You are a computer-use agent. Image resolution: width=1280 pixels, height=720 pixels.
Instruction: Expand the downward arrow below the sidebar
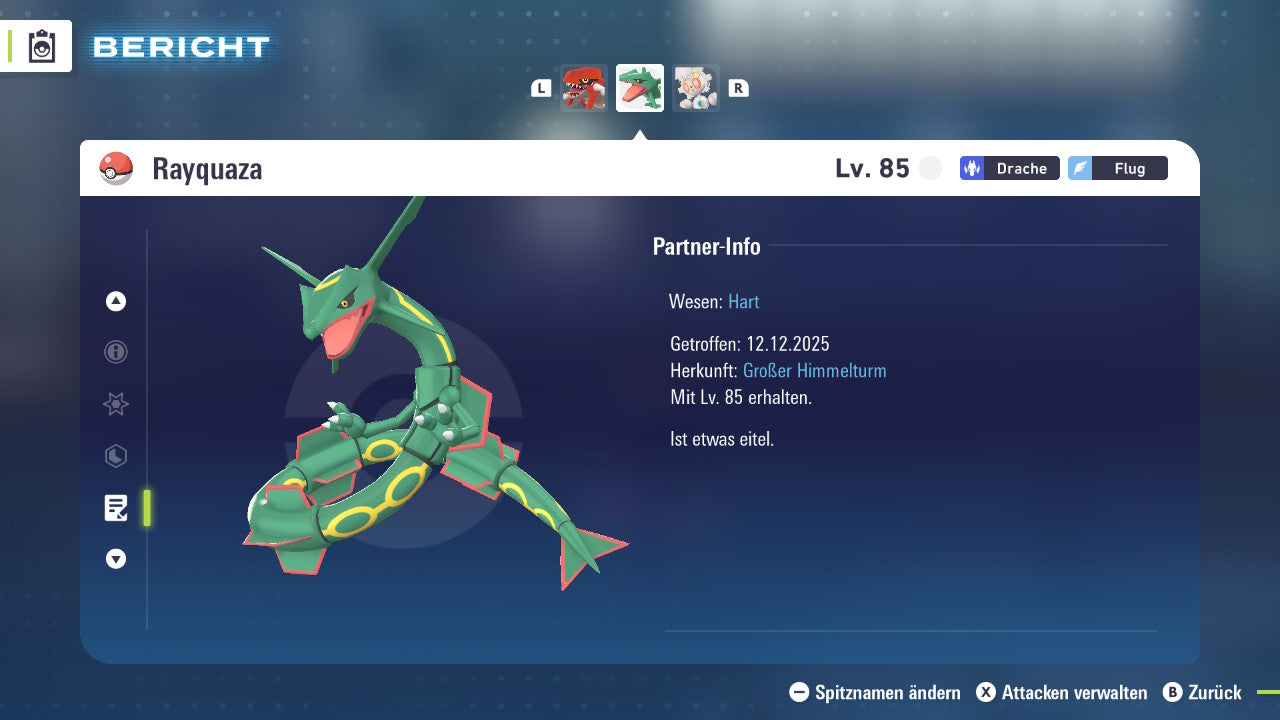(115, 559)
